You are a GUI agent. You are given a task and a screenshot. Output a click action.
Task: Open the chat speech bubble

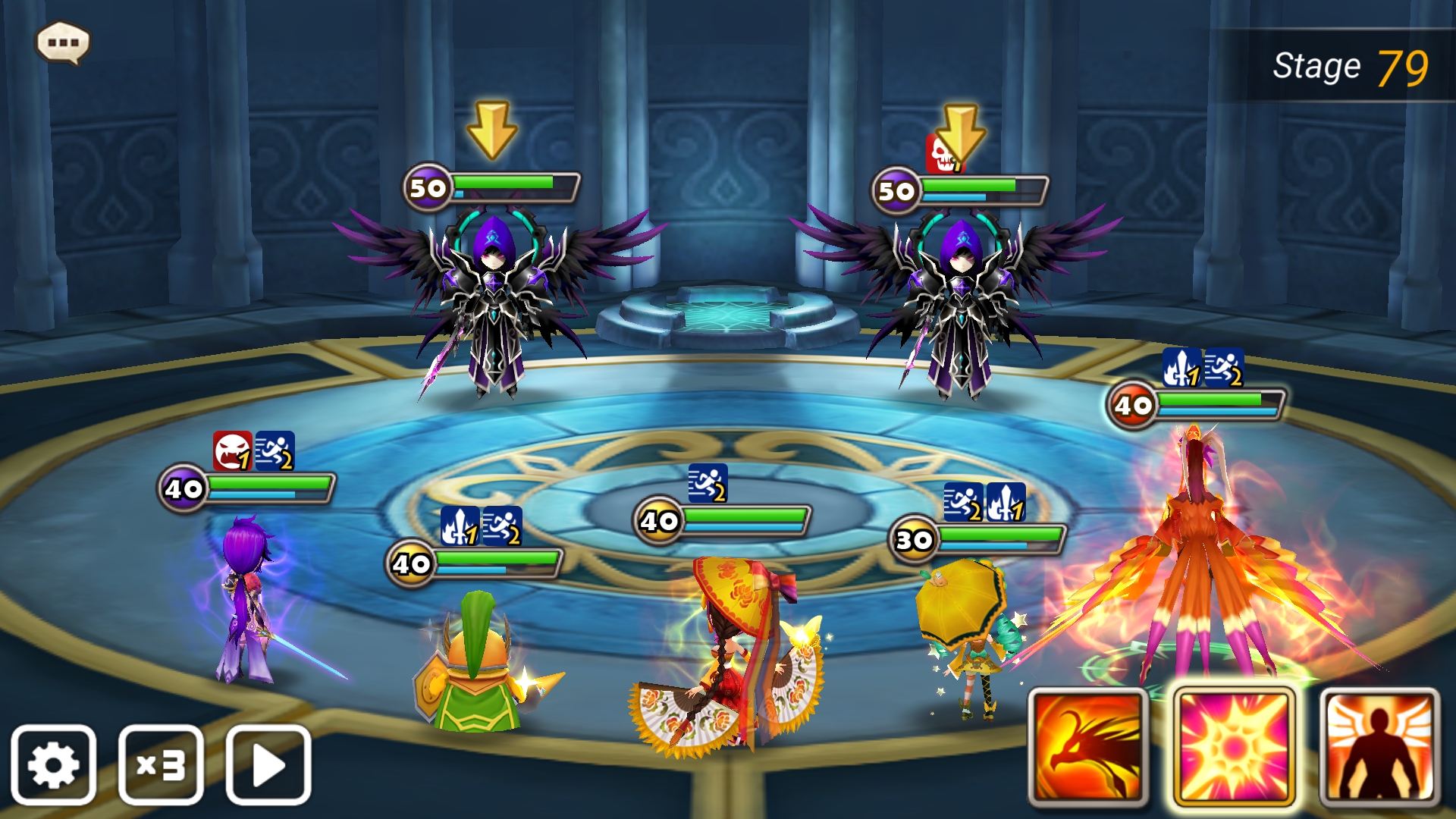[63, 42]
